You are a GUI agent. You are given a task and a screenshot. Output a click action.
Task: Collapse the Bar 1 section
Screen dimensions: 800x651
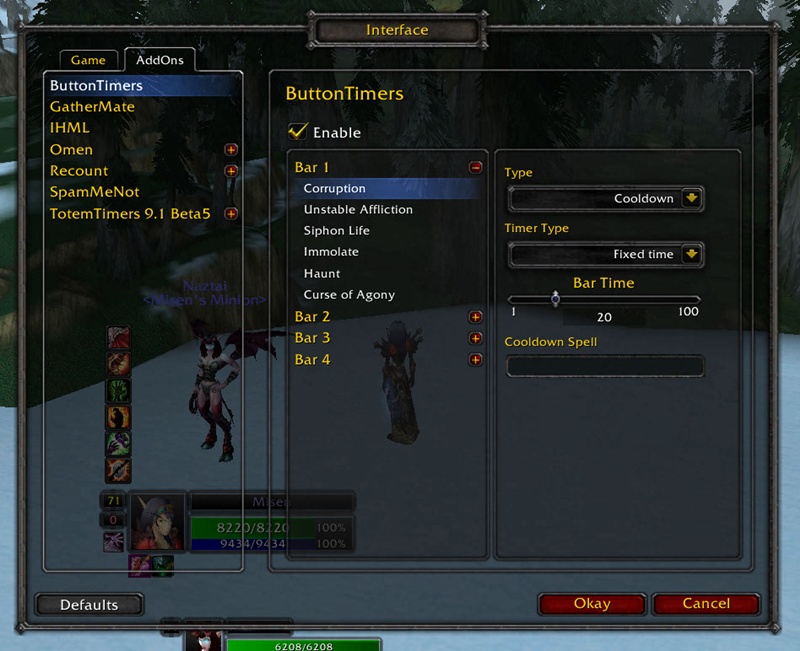(x=475, y=168)
